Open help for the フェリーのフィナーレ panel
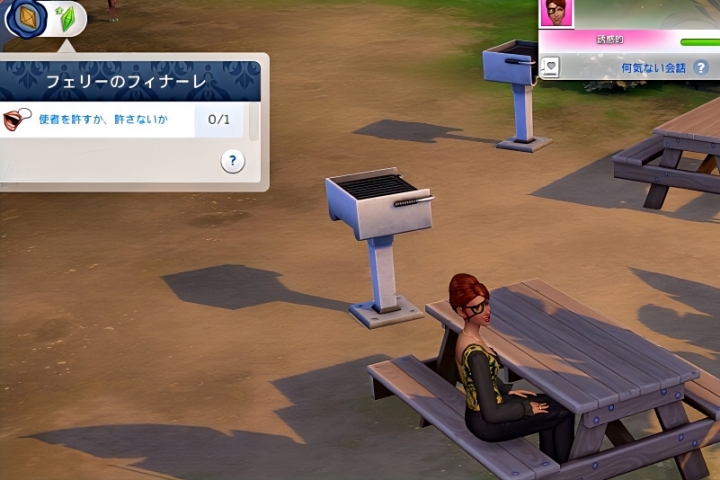 [232, 161]
